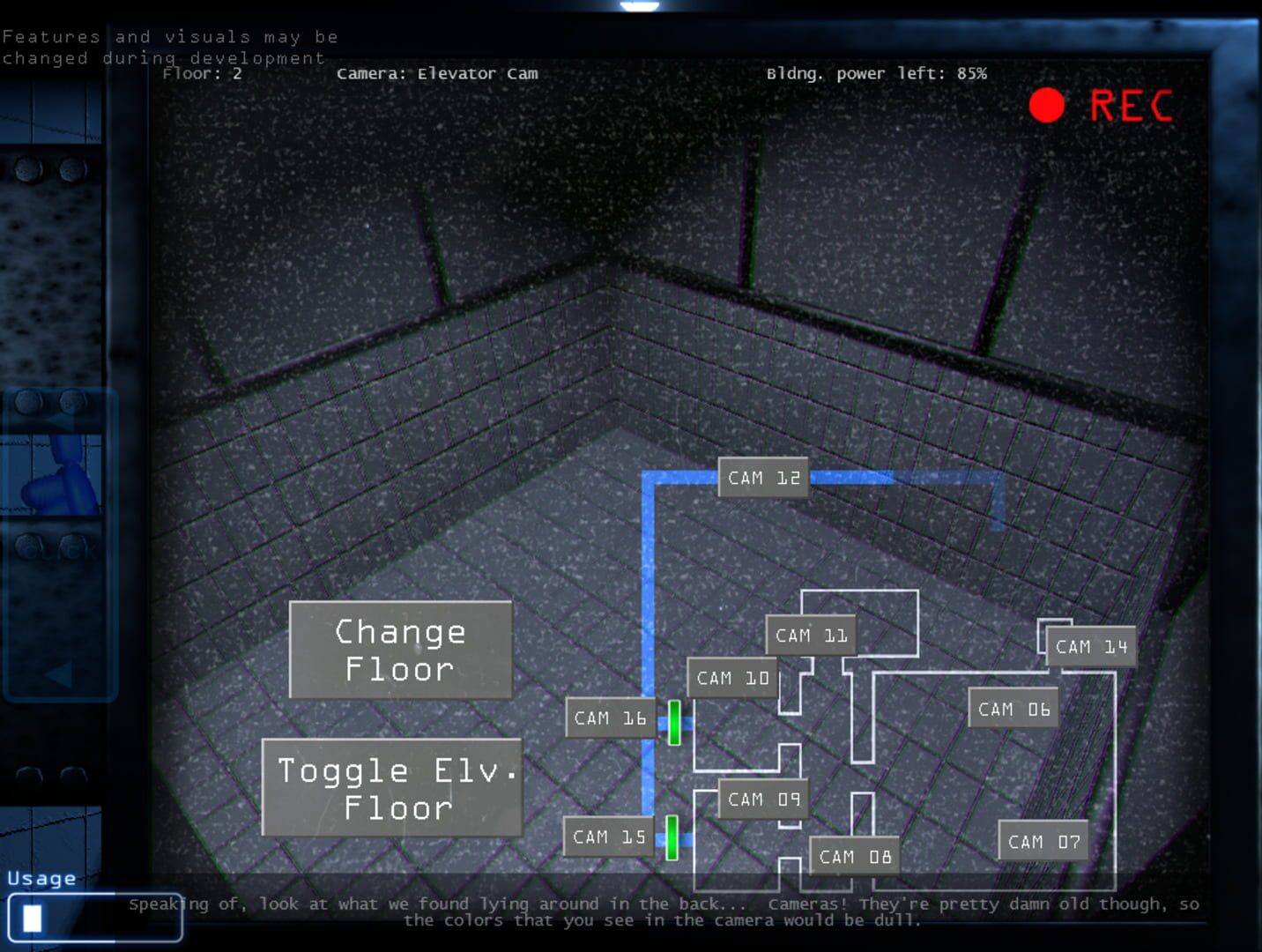Select CAM 12 on the map
Screen dimensions: 1262x952
point(763,477)
